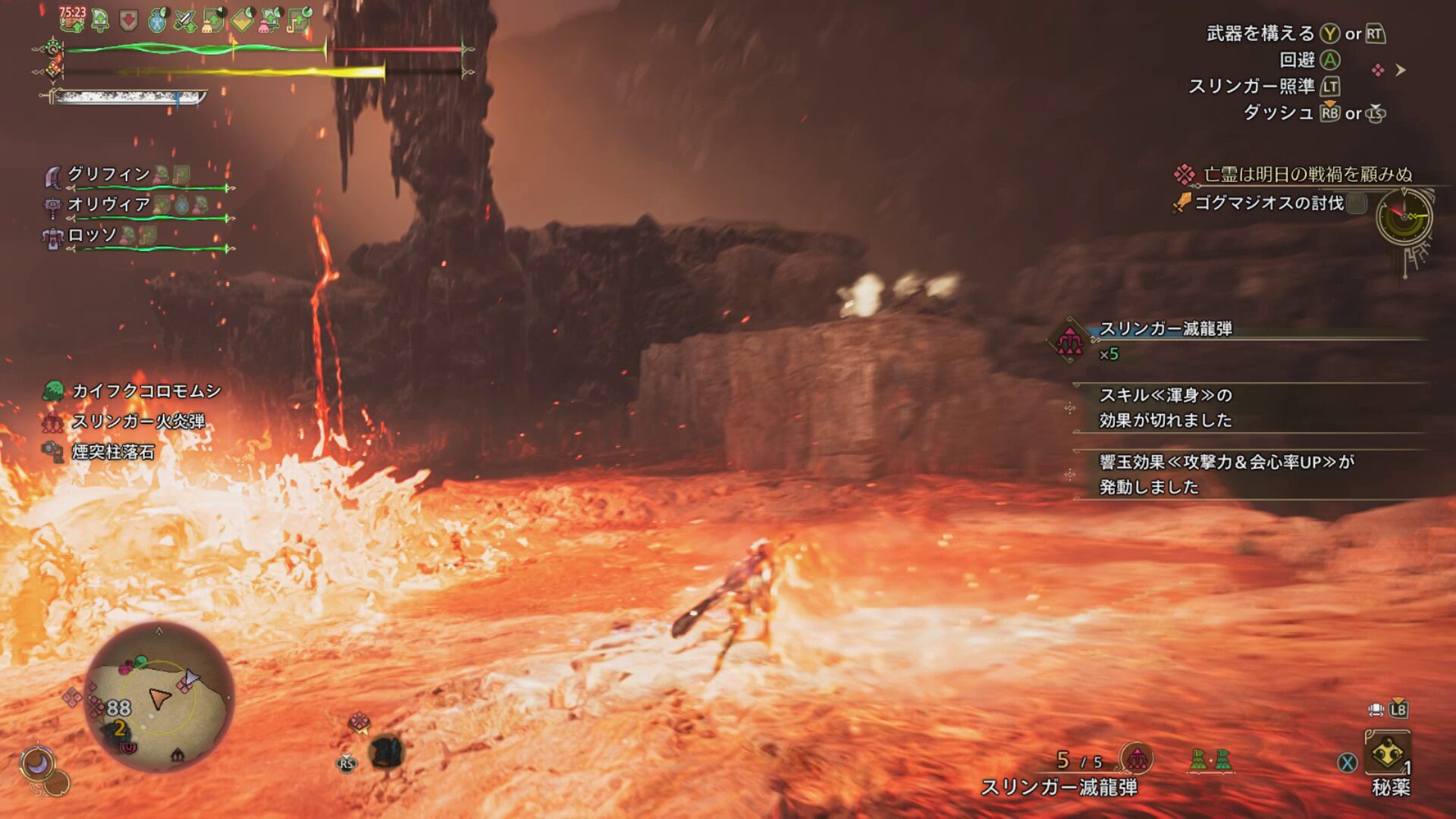The width and height of the screenshot is (1456, 819).
Task: Select the 秘薬 item slot
Action: [x=1388, y=755]
